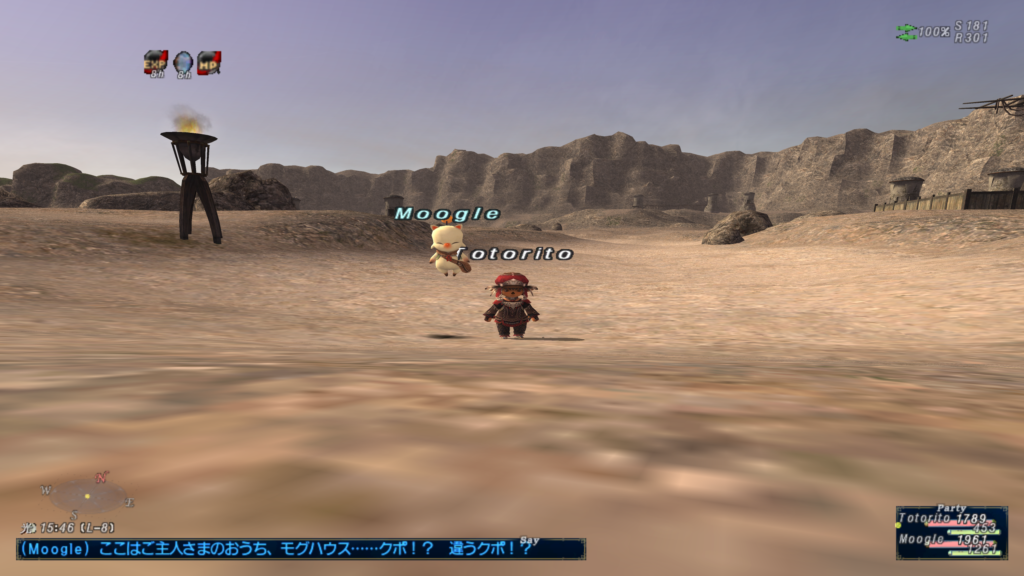Click the EXP bonus status icon
This screenshot has width=1024, height=576.
coord(155,62)
